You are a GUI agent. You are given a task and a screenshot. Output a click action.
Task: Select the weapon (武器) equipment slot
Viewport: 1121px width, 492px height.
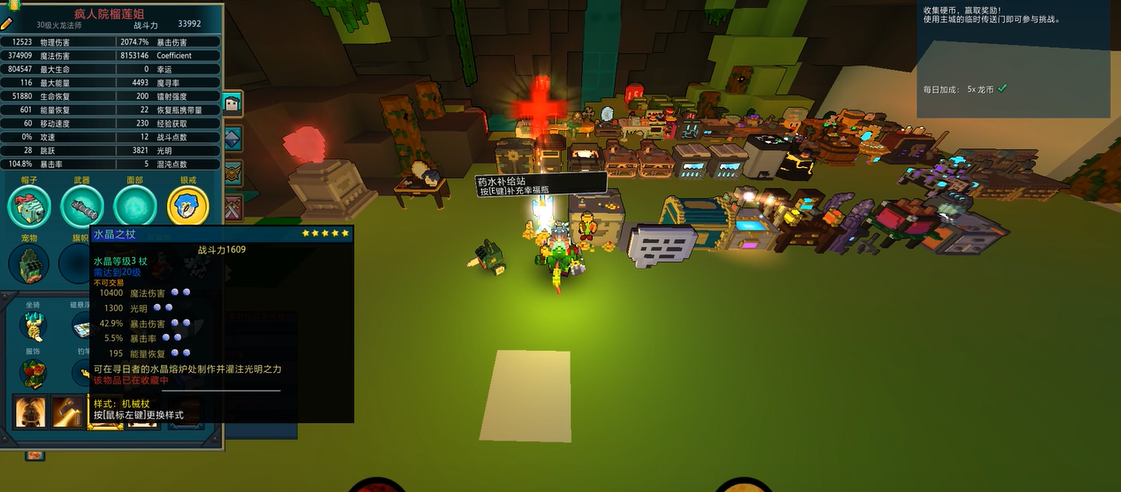(82, 206)
